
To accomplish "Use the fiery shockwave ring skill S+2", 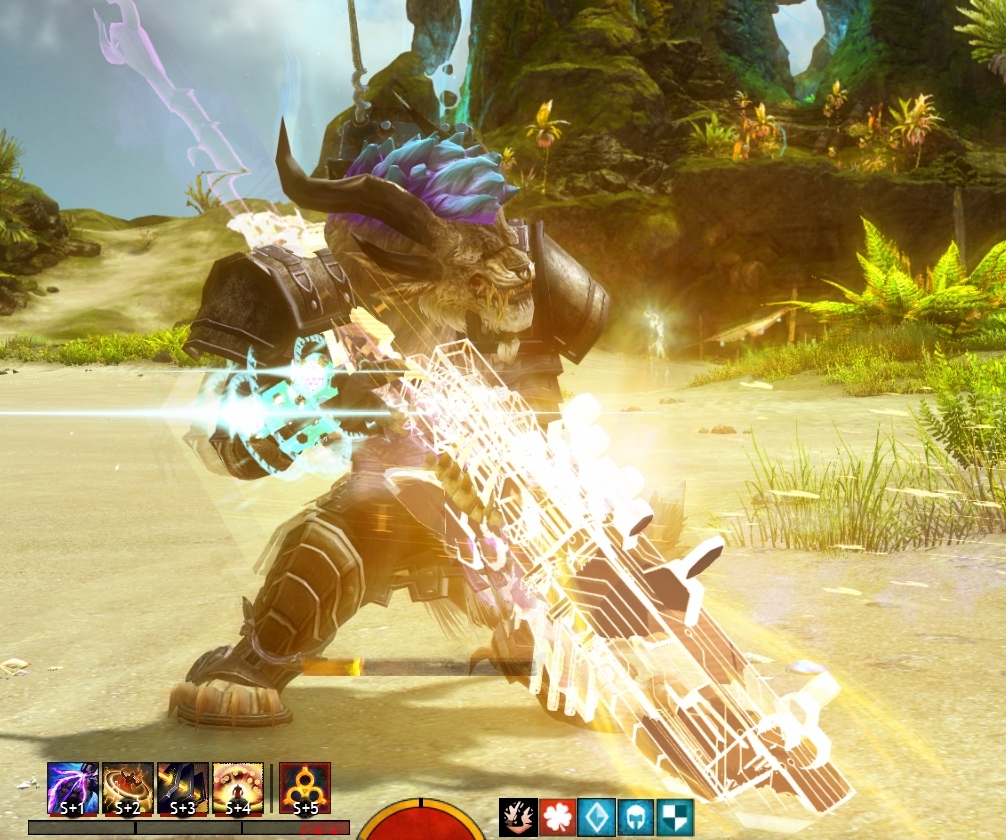I will pos(128,788).
